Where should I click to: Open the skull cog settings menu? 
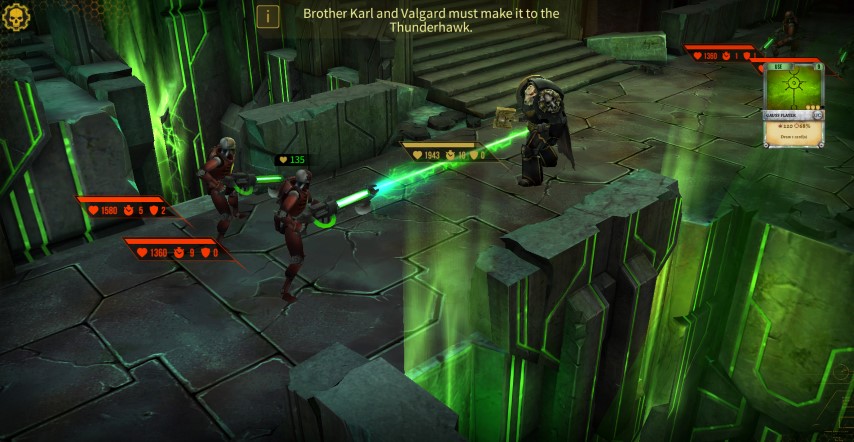pos(16,16)
